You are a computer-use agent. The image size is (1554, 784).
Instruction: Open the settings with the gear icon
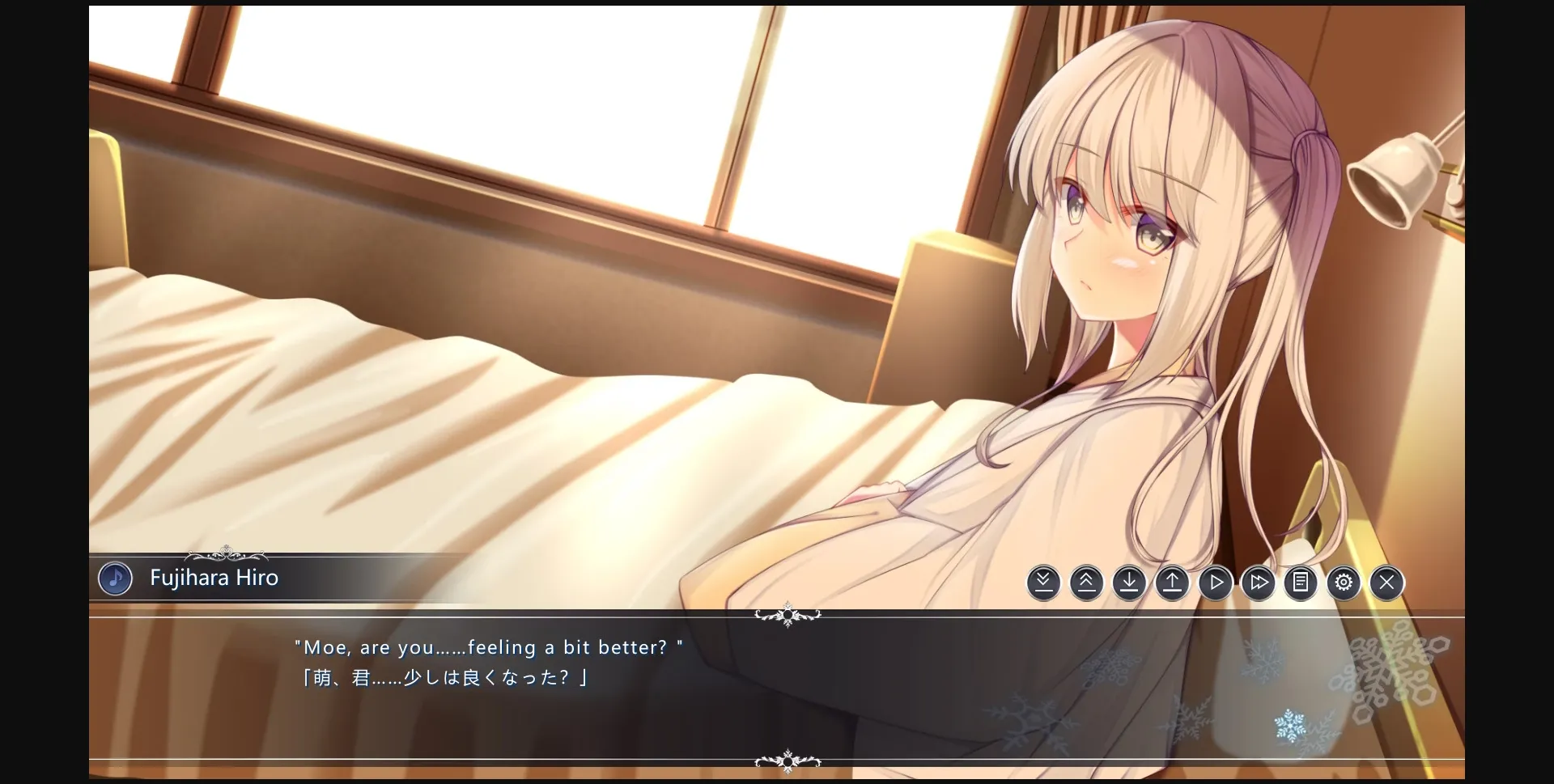click(1343, 582)
